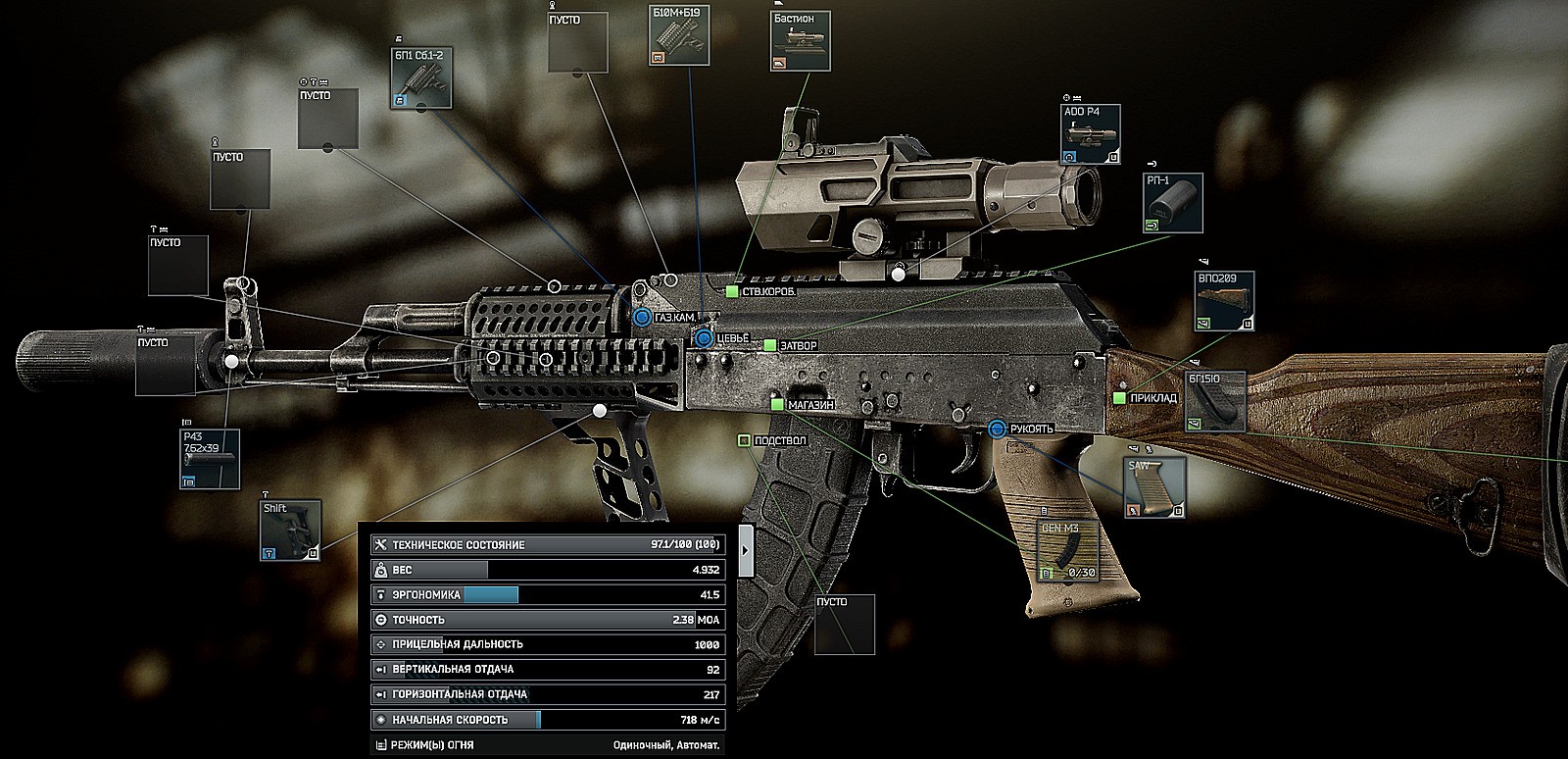This screenshot has width=1568, height=759.
Task: Select the Shift foregrip slot
Action: pyautogui.click(x=290, y=531)
